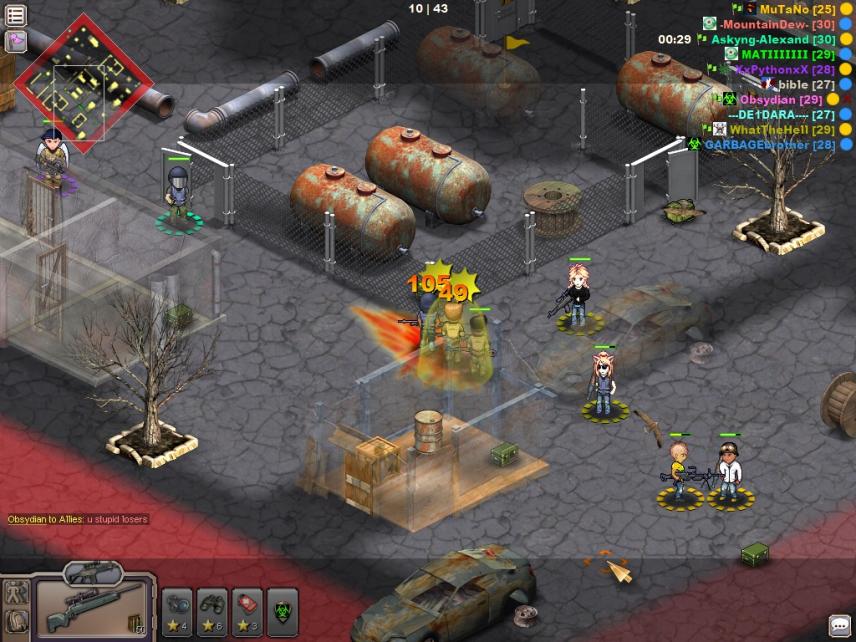Open the list menu button

pos(16,13)
